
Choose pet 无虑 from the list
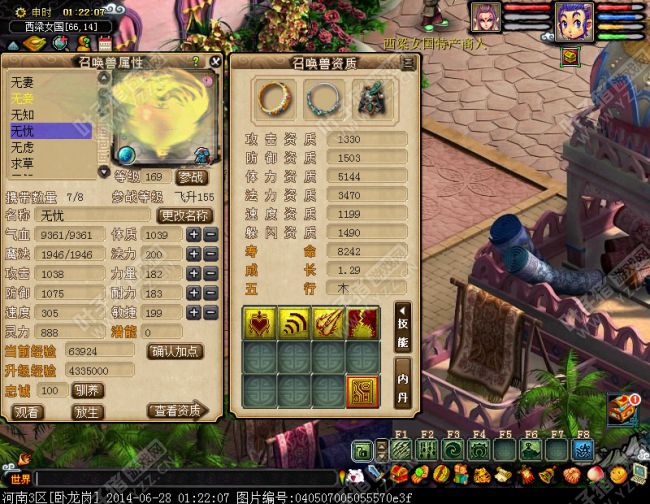50,147
